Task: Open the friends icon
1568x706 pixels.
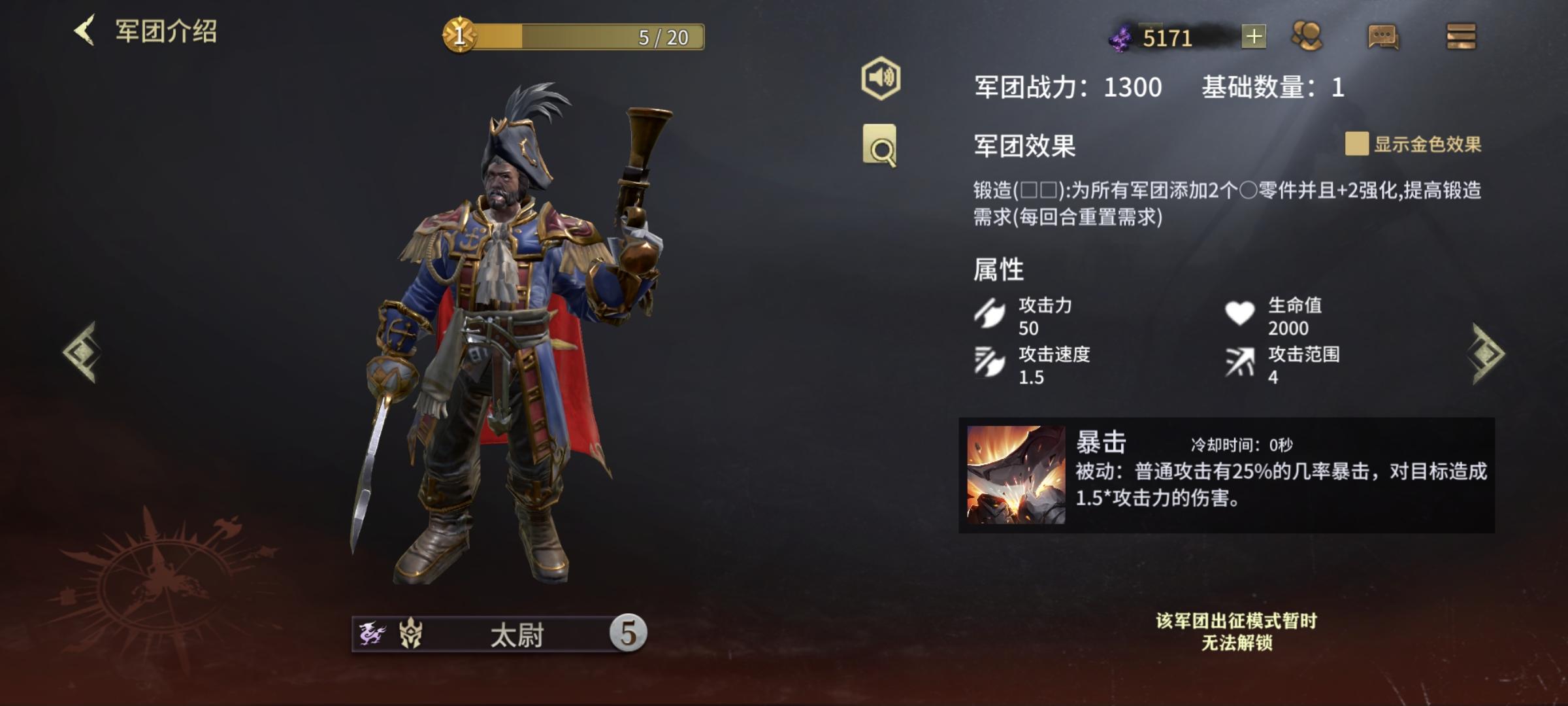Action: [1307, 36]
